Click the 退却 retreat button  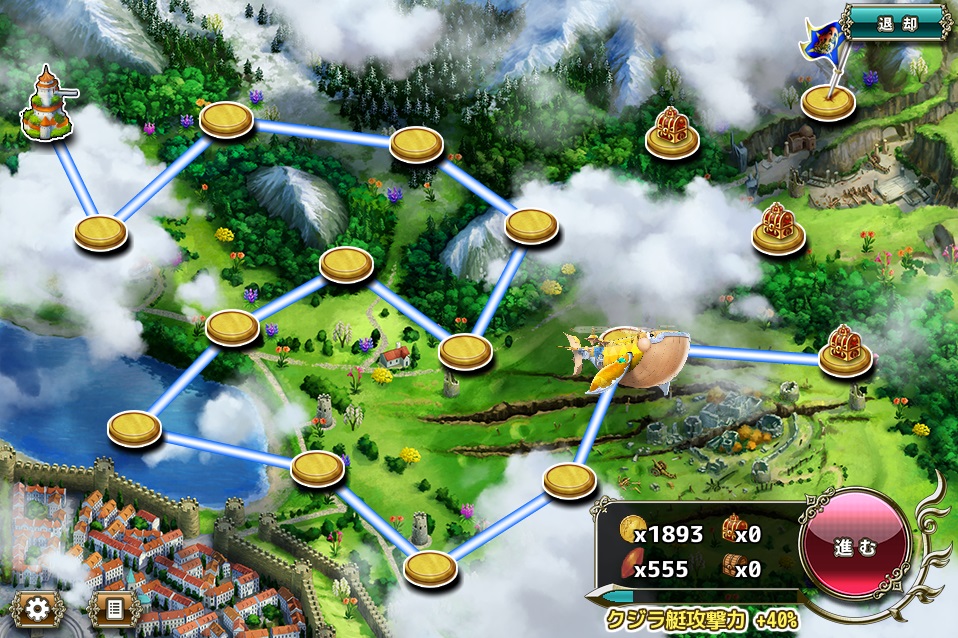click(896, 21)
